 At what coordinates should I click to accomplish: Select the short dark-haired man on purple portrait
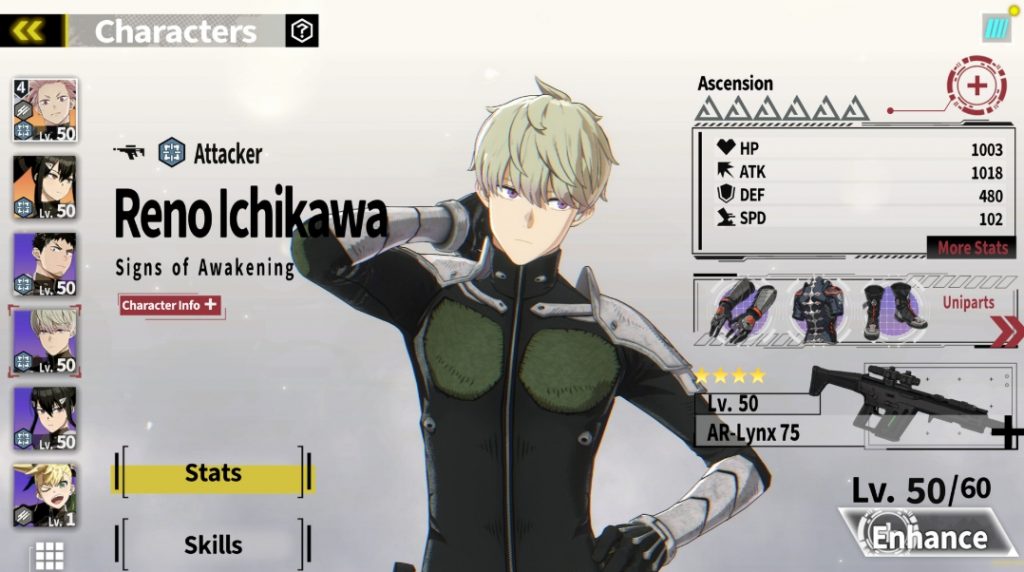click(x=44, y=264)
